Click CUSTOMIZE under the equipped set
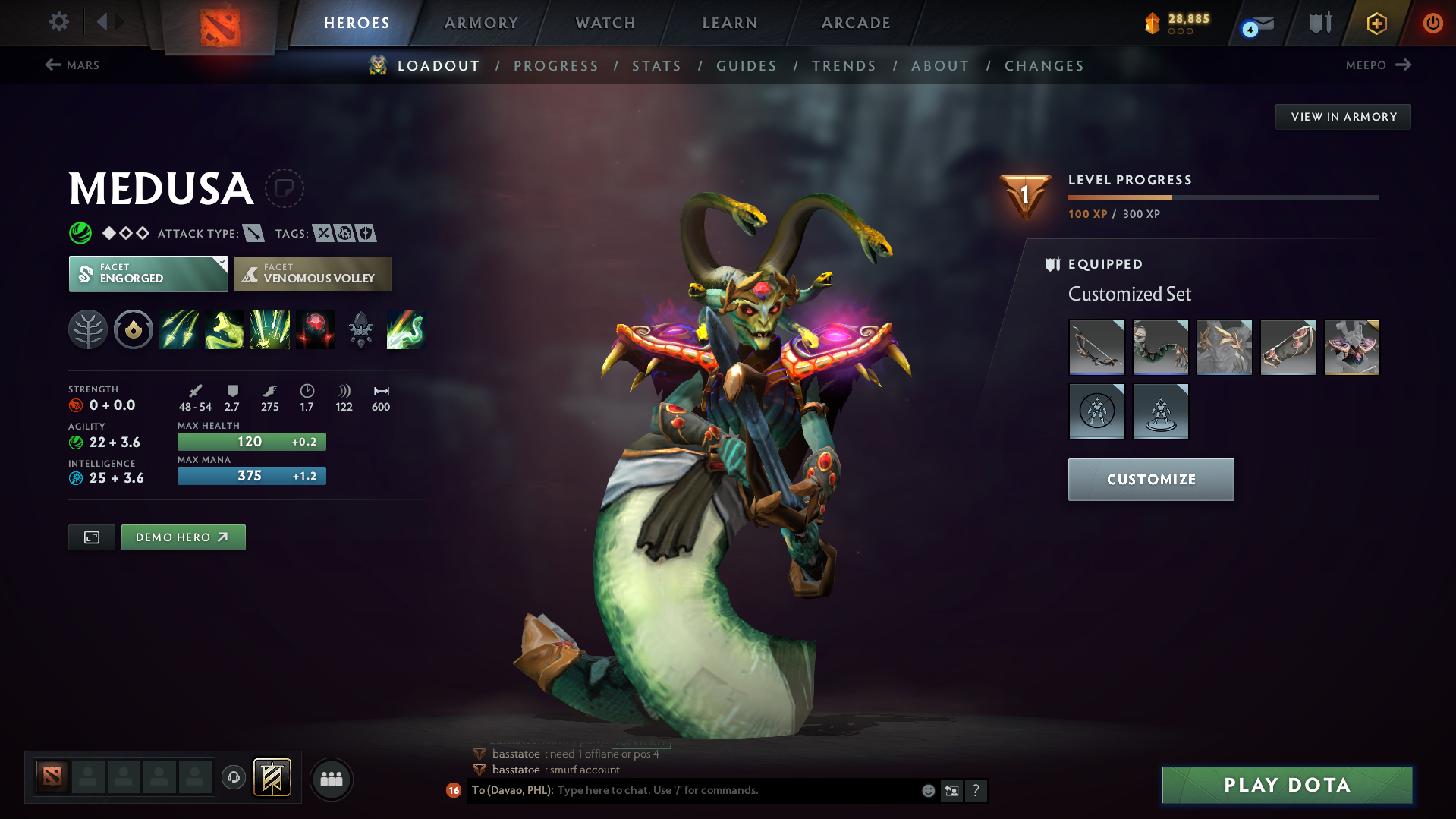 click(1150, 479)
